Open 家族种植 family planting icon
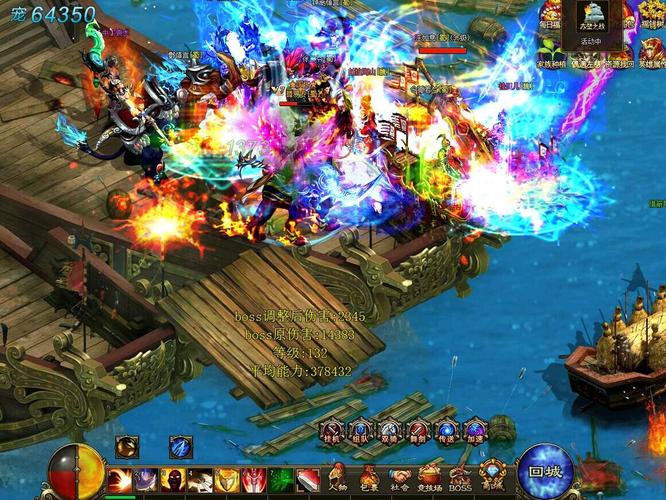The image size is (666, 500). pos(551,52)
